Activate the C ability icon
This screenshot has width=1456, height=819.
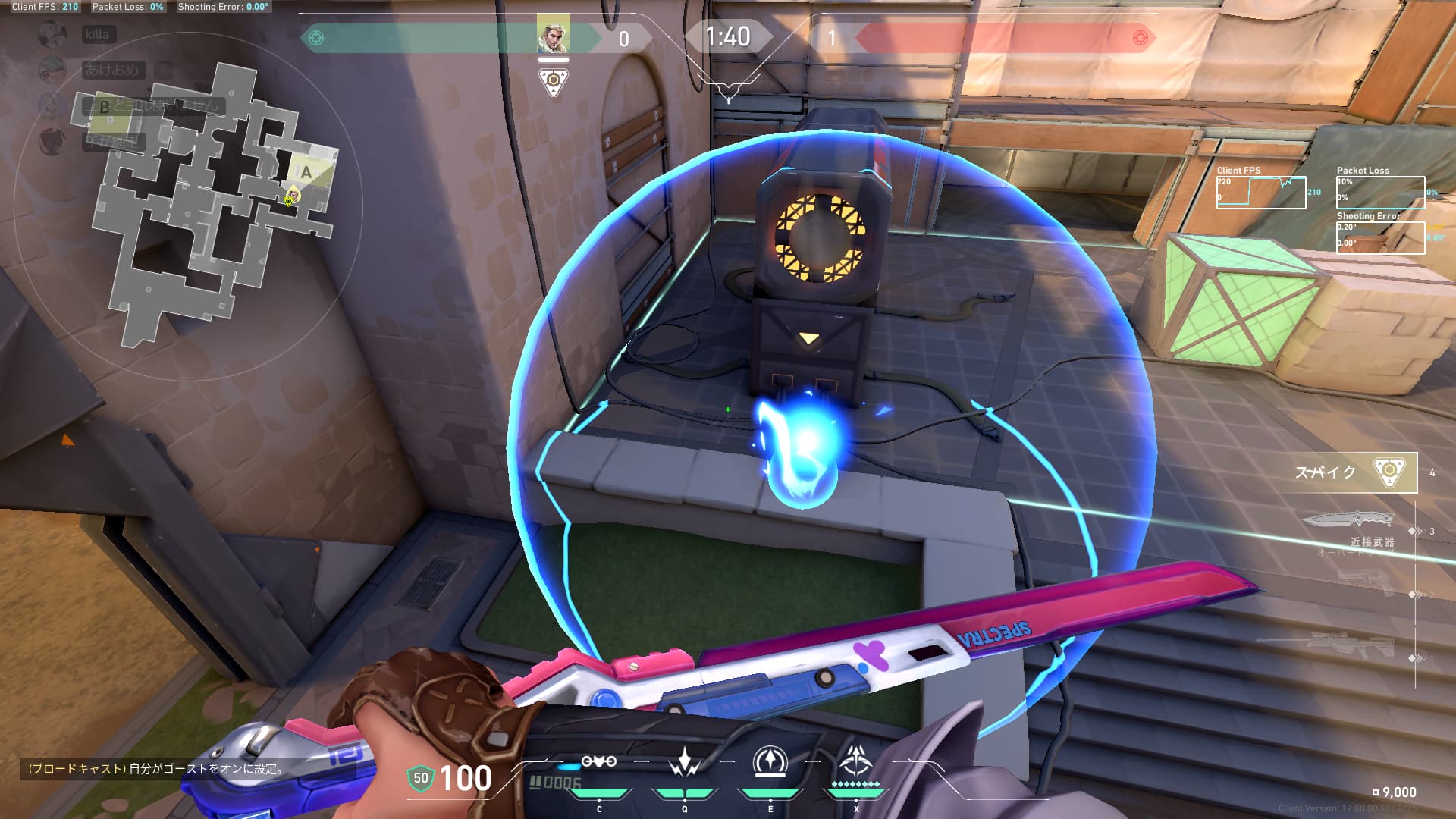[598, 762]
